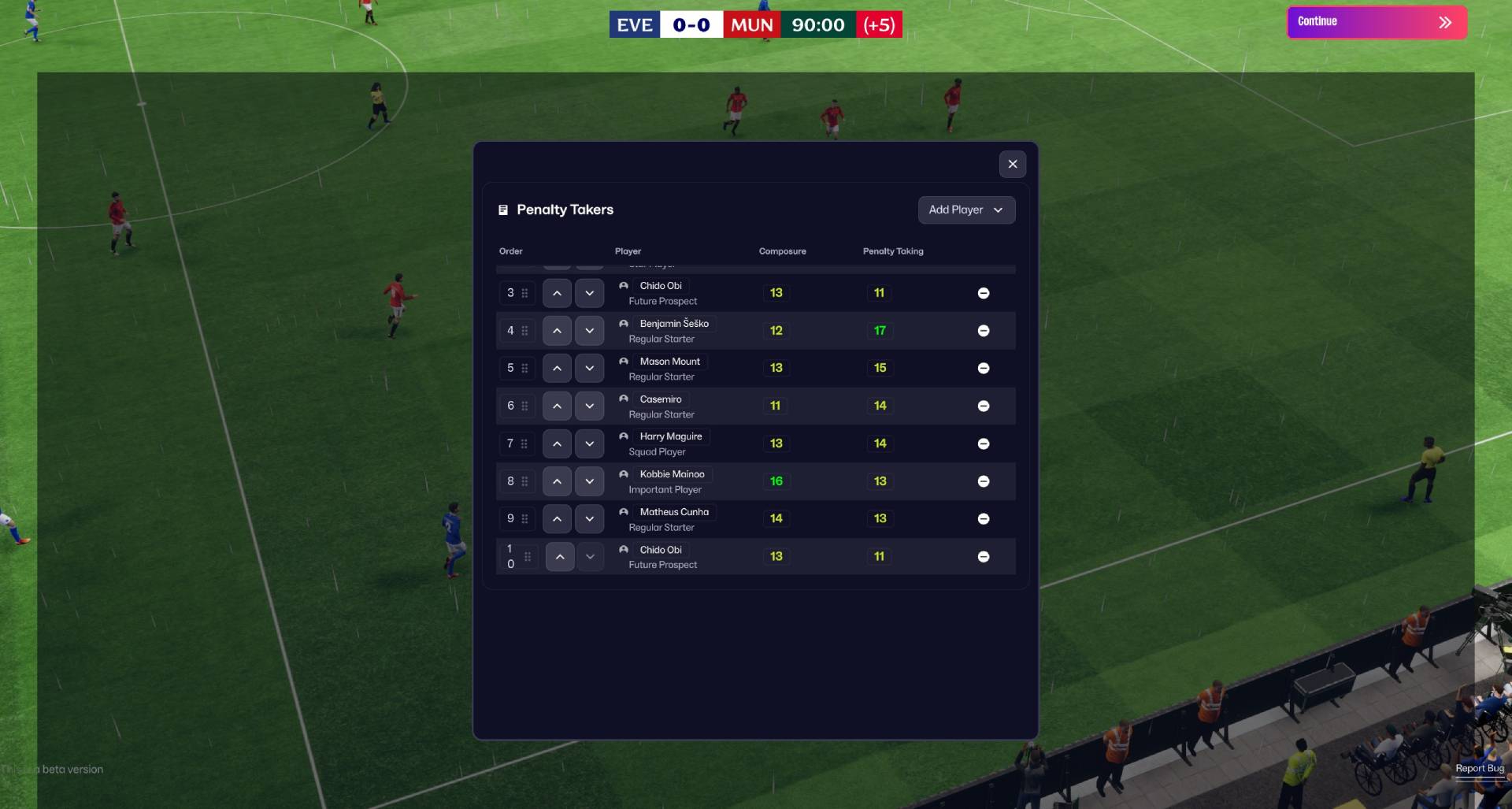Click the drag handle on the Benjamin Šeško row

coord(525,330)
